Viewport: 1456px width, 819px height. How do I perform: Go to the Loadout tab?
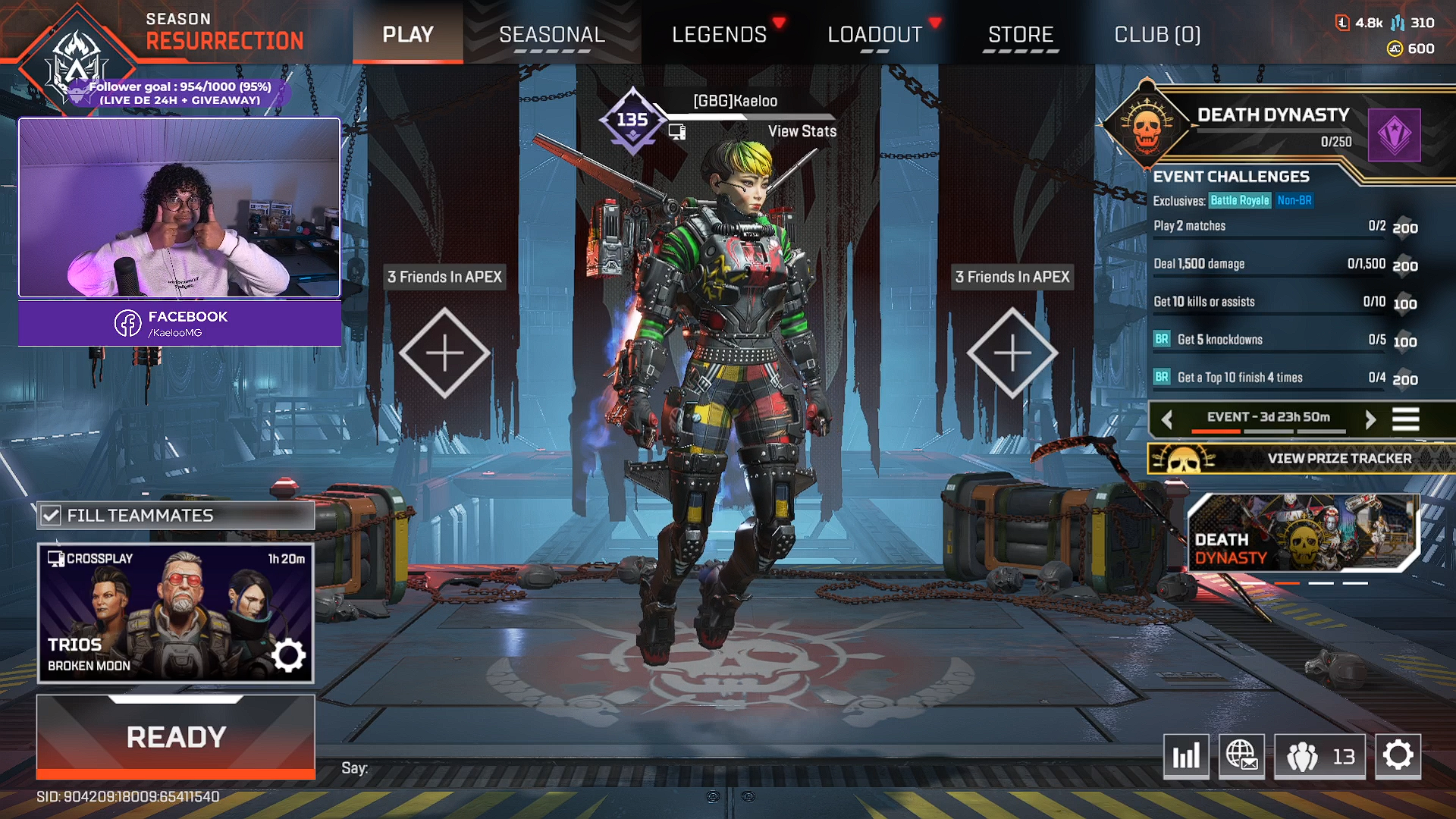coord(874,35)
